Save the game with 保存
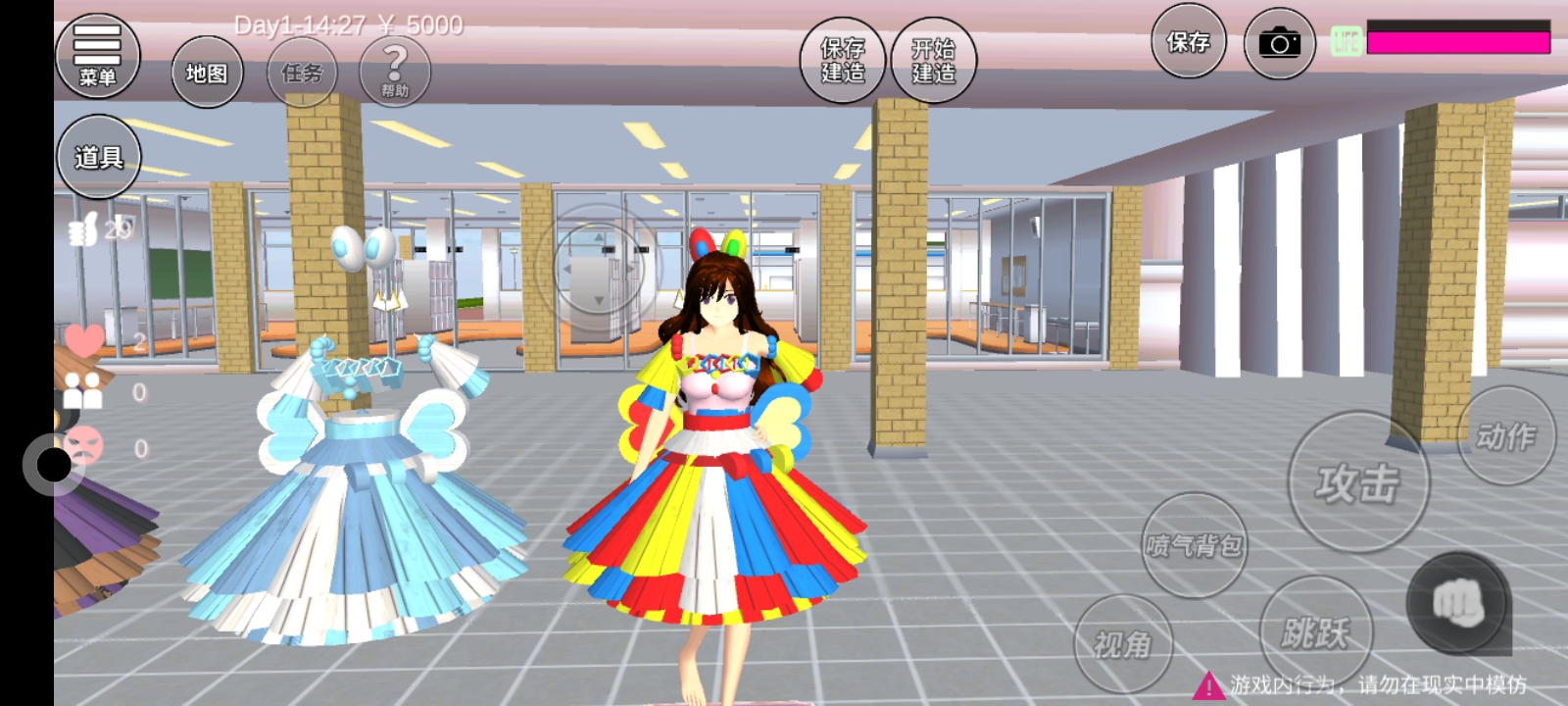 (1188, 42)
